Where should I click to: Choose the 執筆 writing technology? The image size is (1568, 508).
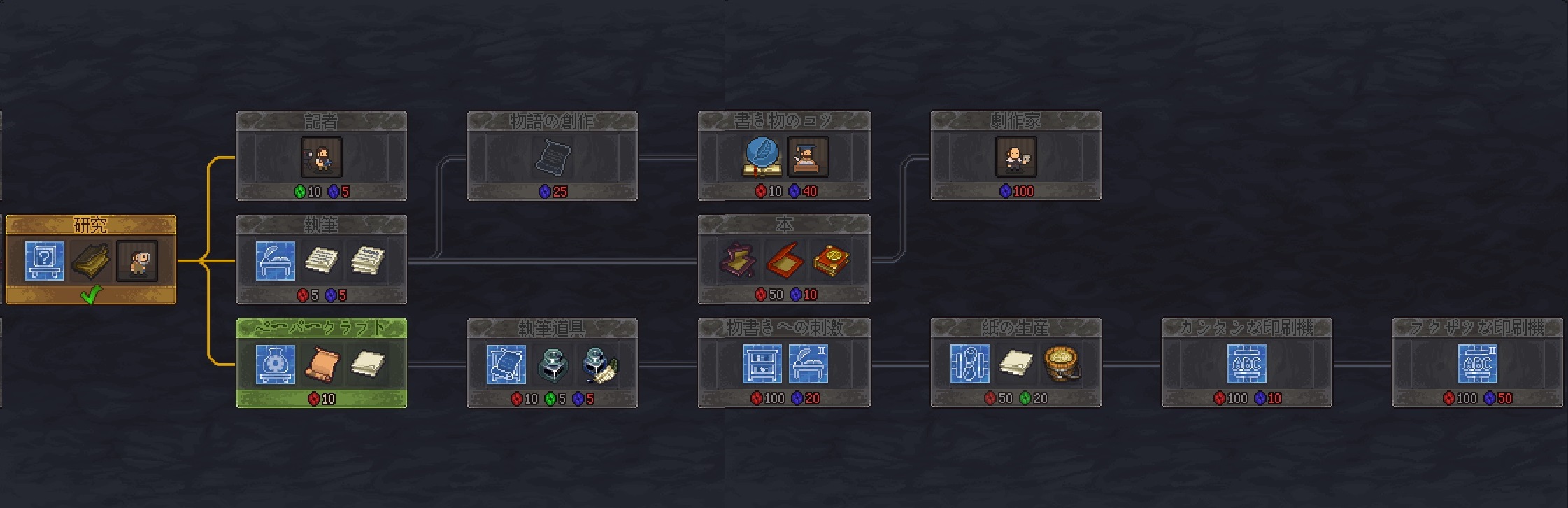pyautogui.click(x=321, y=260)
